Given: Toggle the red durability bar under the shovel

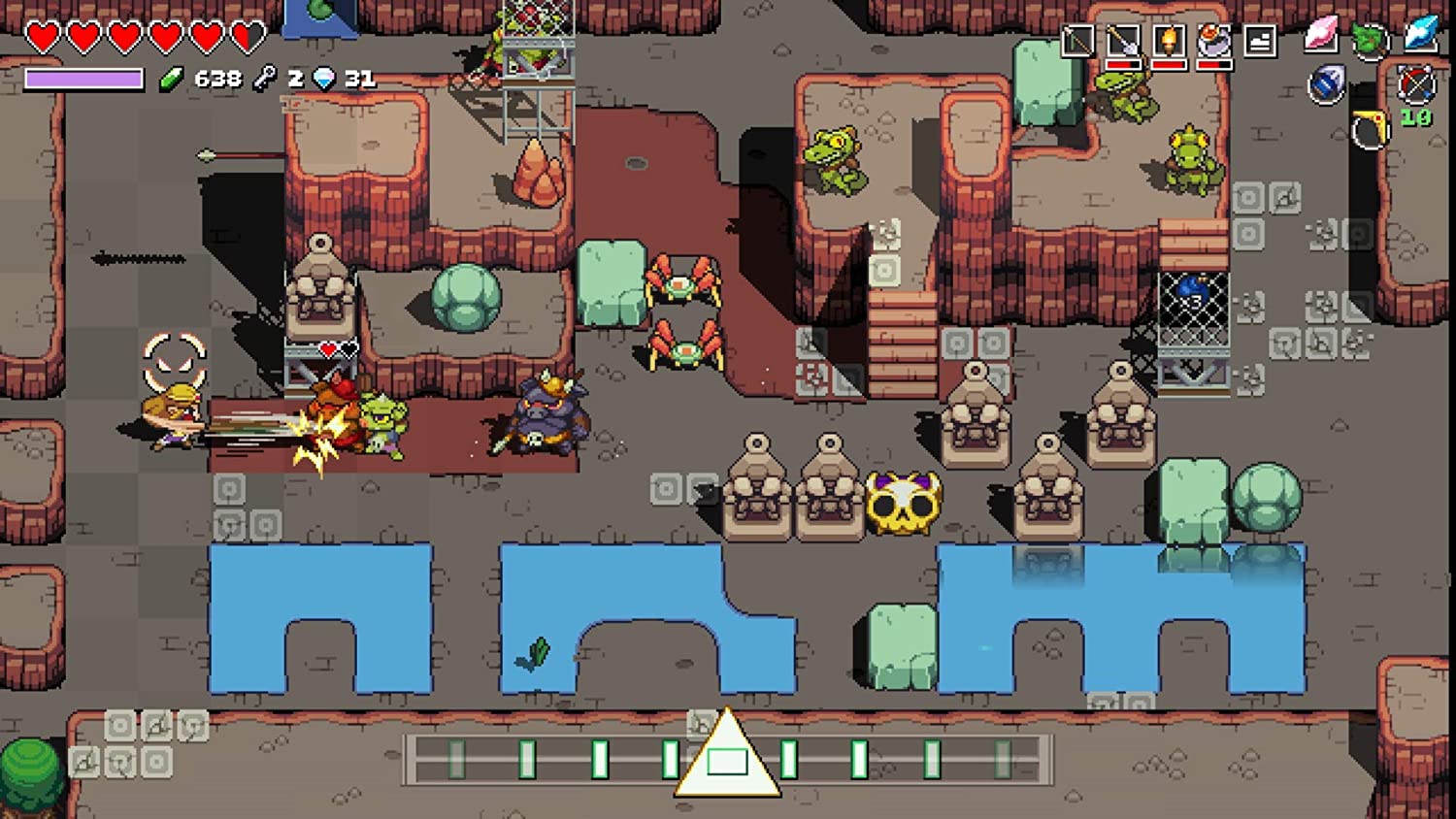Looking at the screenshot, I should point(1123,65).
